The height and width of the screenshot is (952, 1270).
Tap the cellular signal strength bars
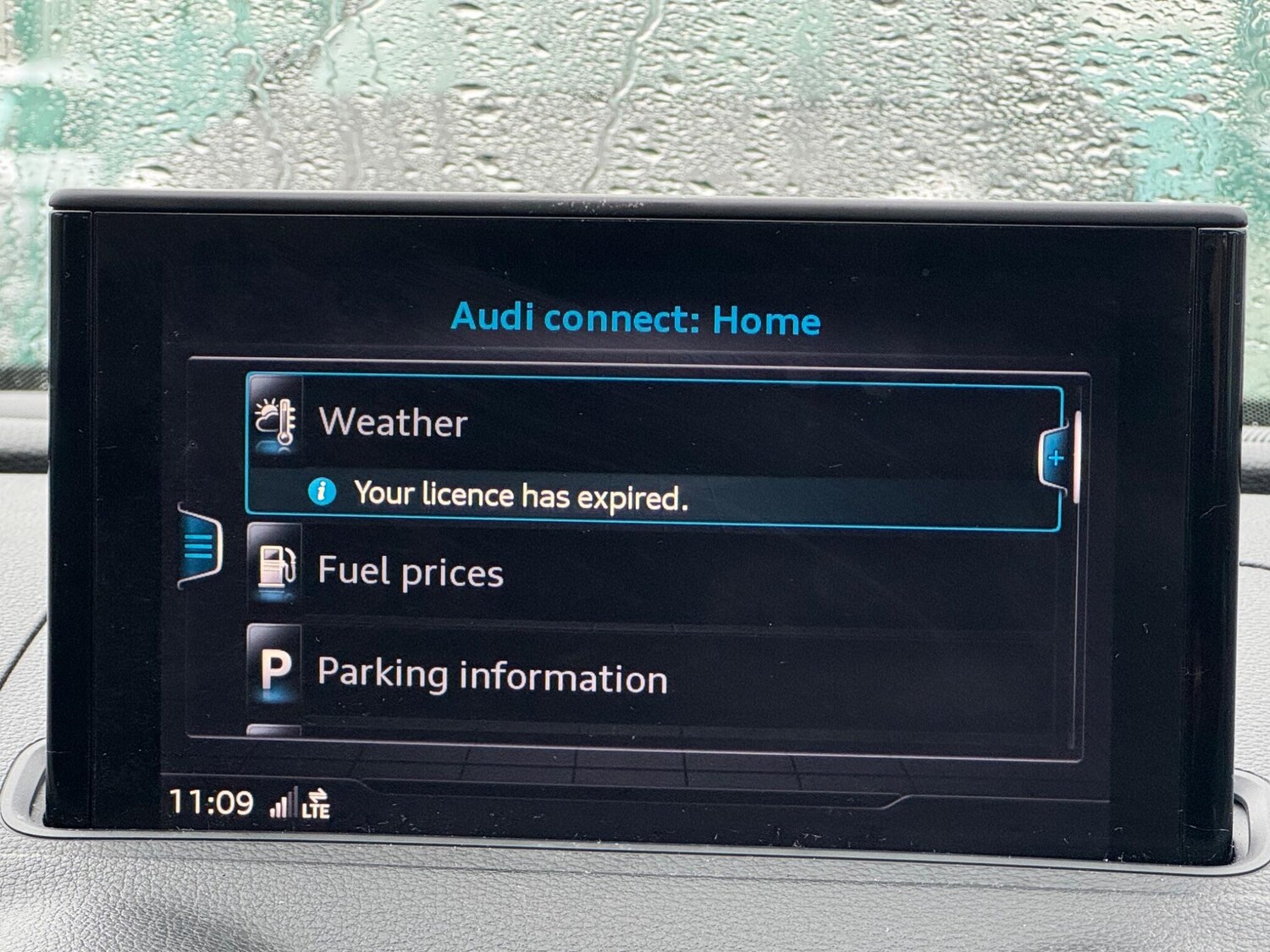point(285,802)
